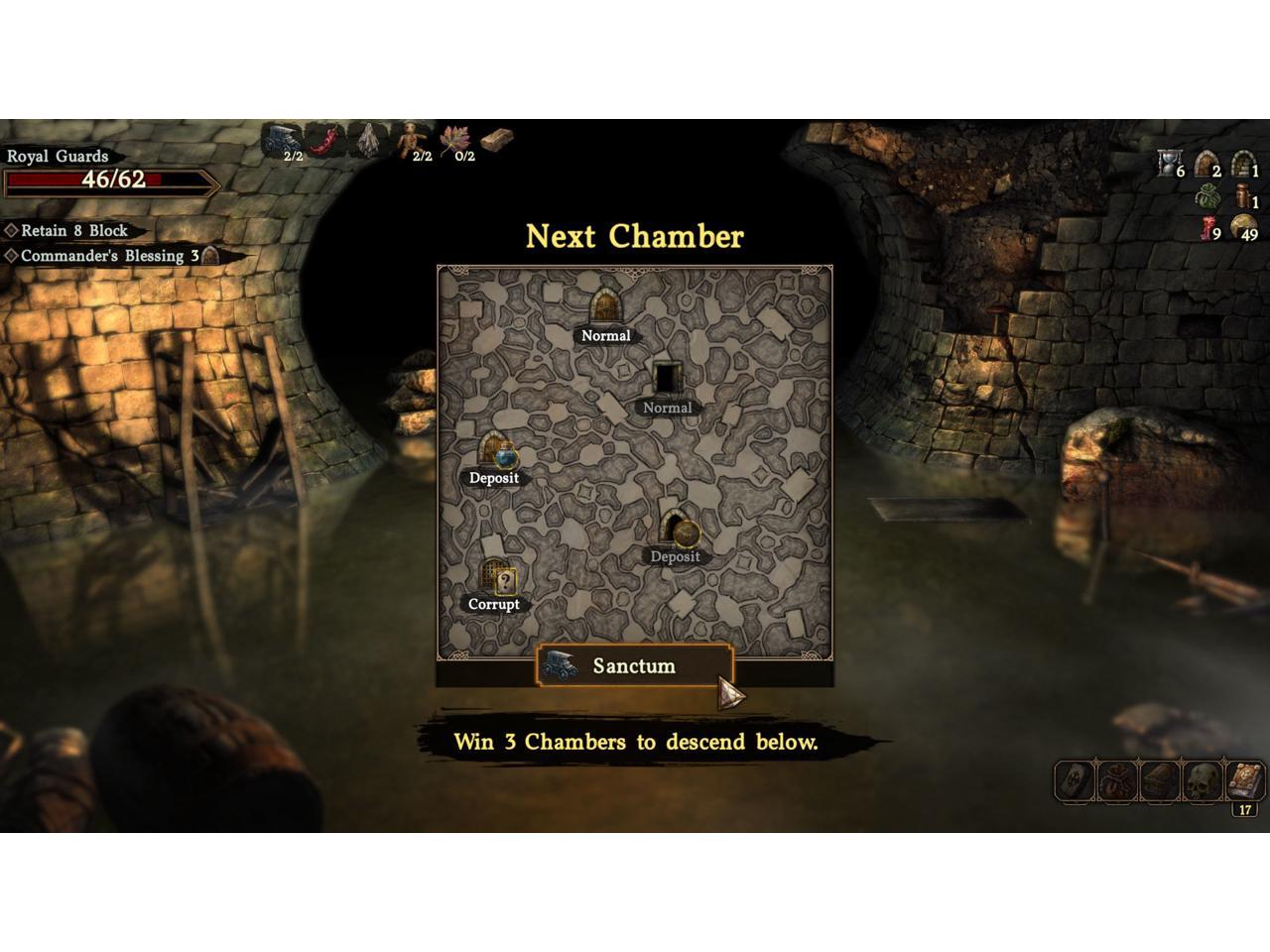This screenshot has width=1270, height=952.
Task: Click the Sanctum button
Action: (x=633, y=666)
